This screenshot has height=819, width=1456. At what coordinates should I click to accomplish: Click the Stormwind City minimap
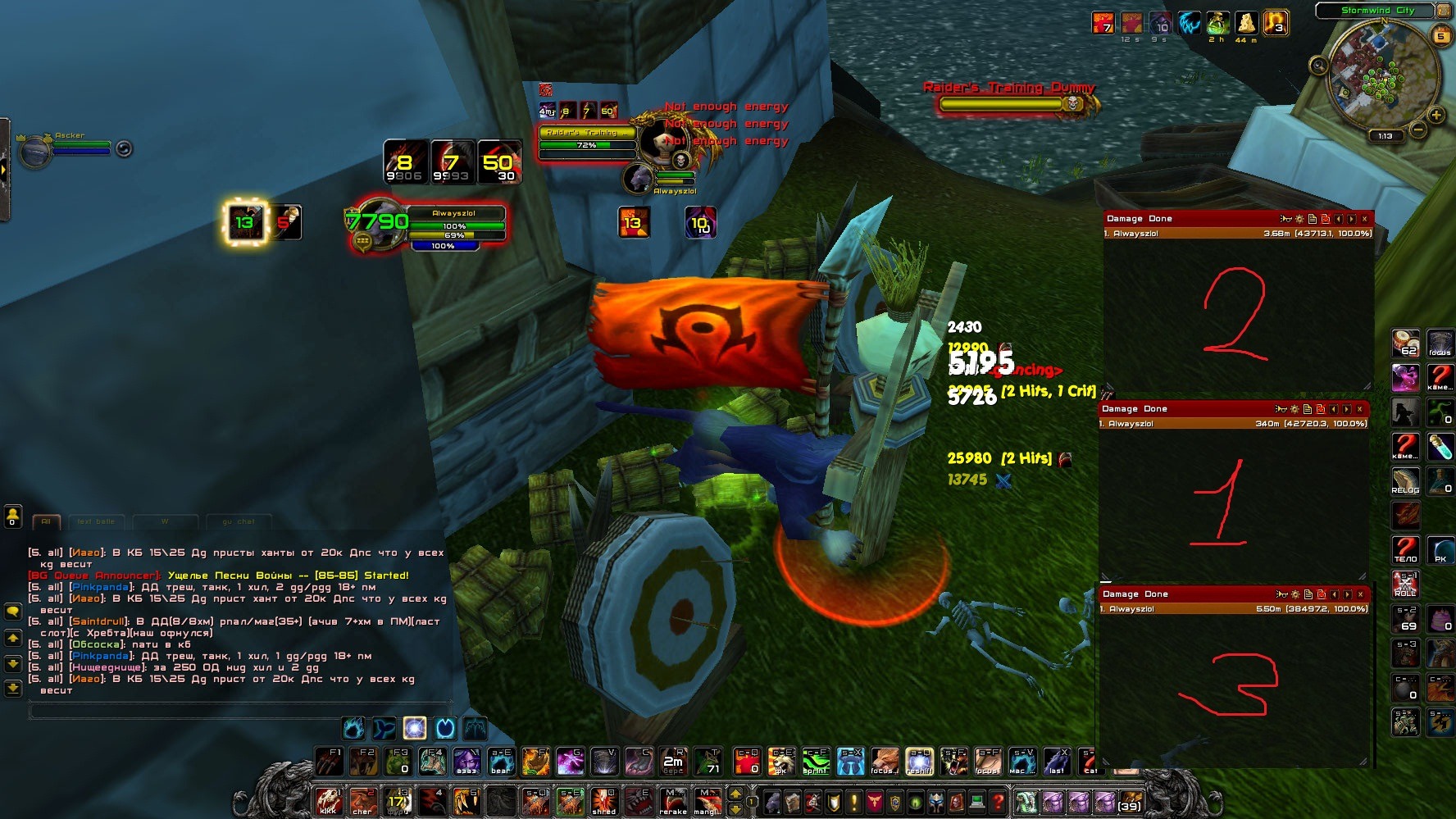click(1381, 74)
